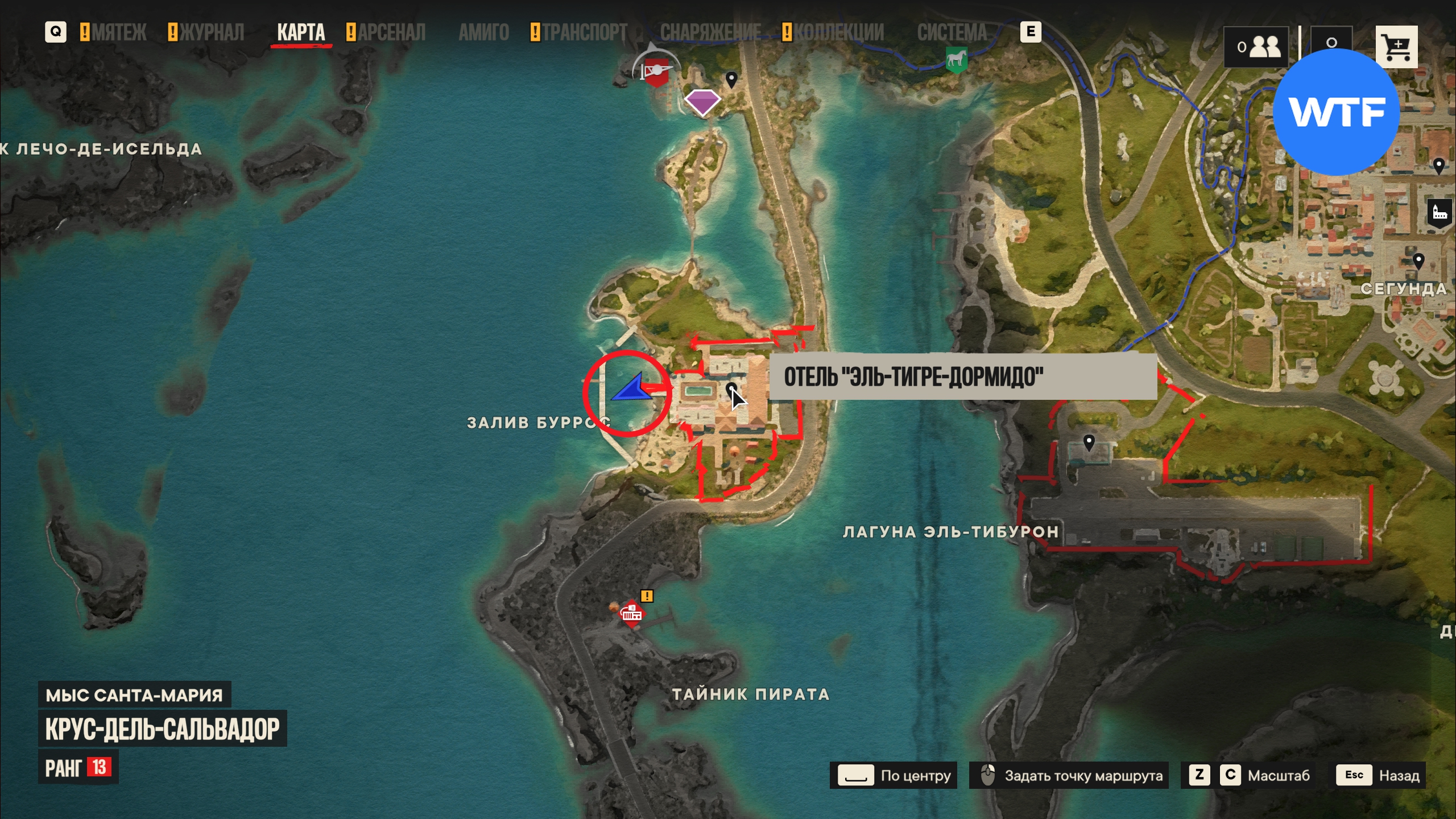1456x819 pixels.
Task: Open the Снаряжение tab
Action: 710,32
